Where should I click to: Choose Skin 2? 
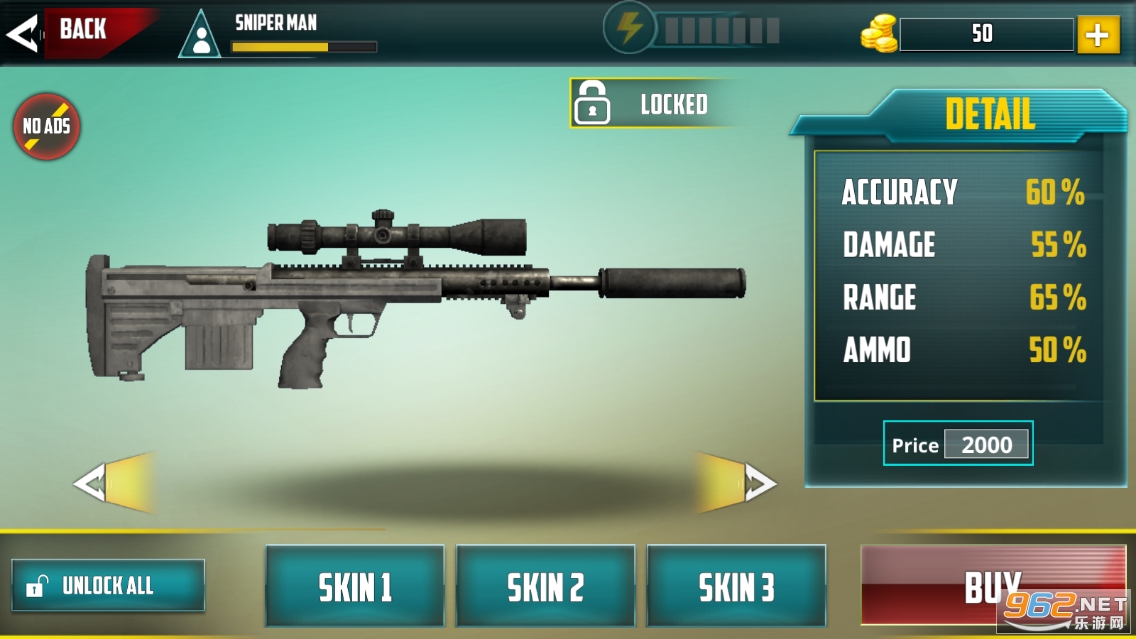[545, 587]
